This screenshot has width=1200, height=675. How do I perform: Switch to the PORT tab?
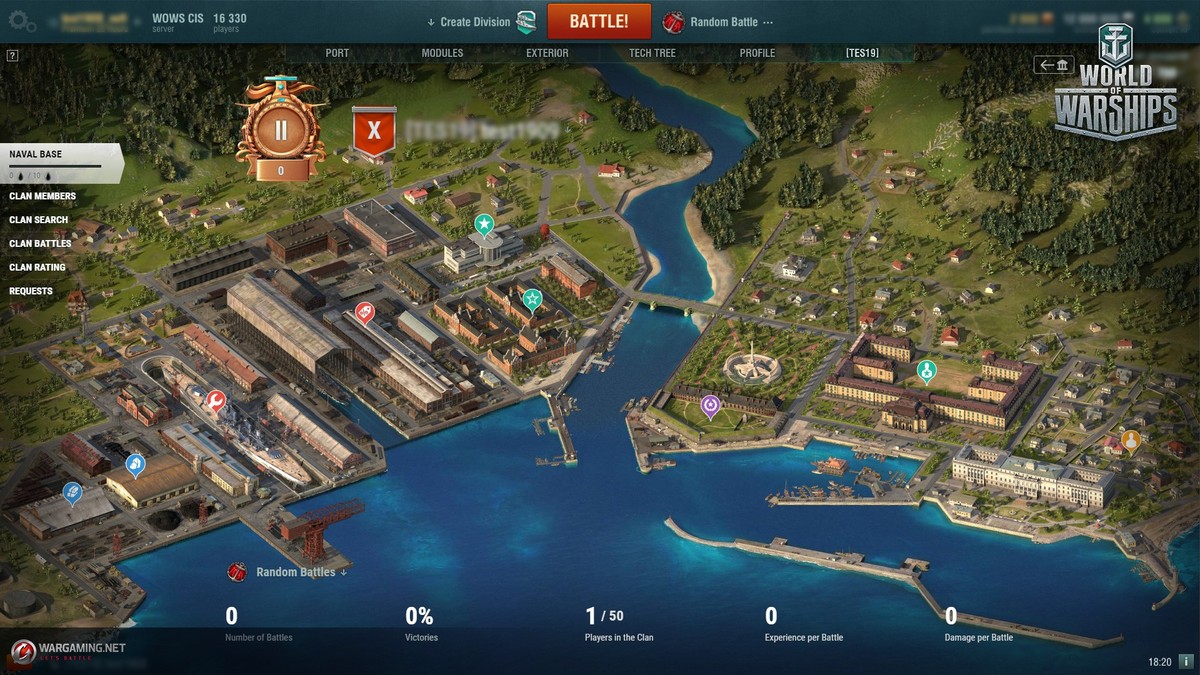click(337, 53)
